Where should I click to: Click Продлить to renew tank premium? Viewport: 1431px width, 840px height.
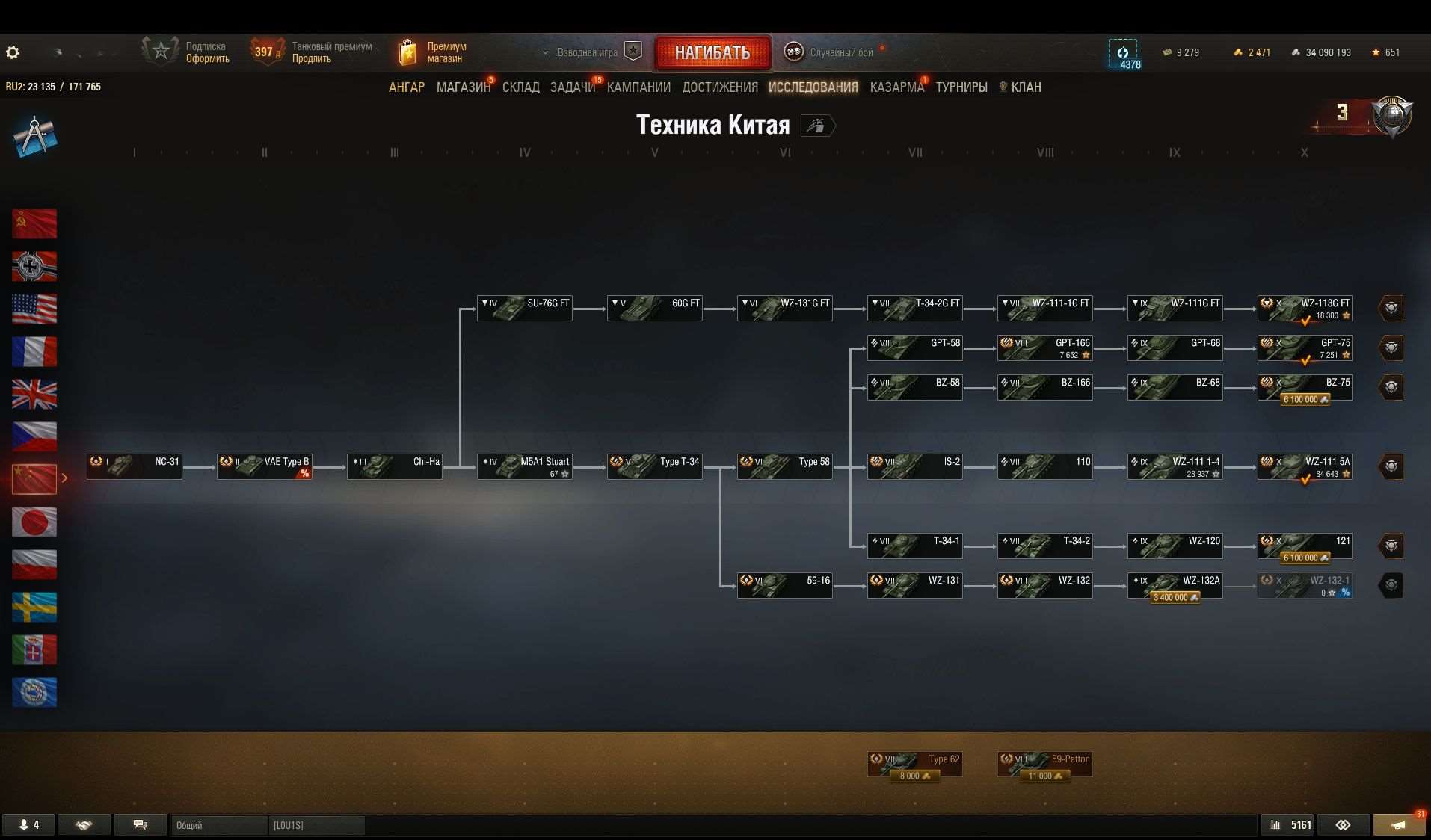tap(312, 58)
